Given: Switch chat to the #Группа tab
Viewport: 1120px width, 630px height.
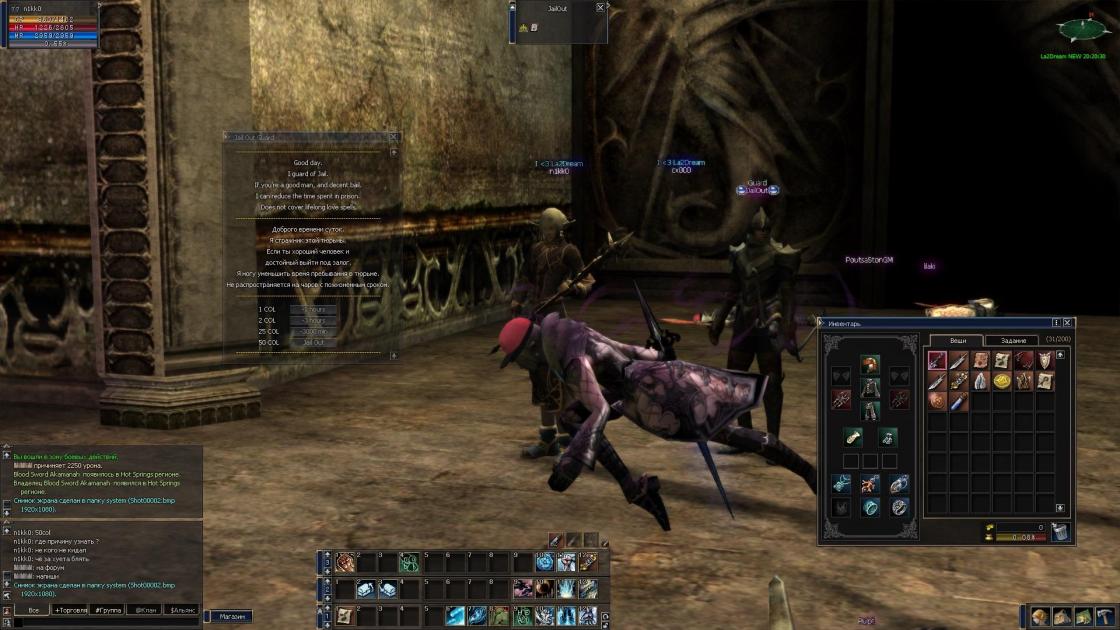Looking at the screenshot, I should click(x=108, y=609).
